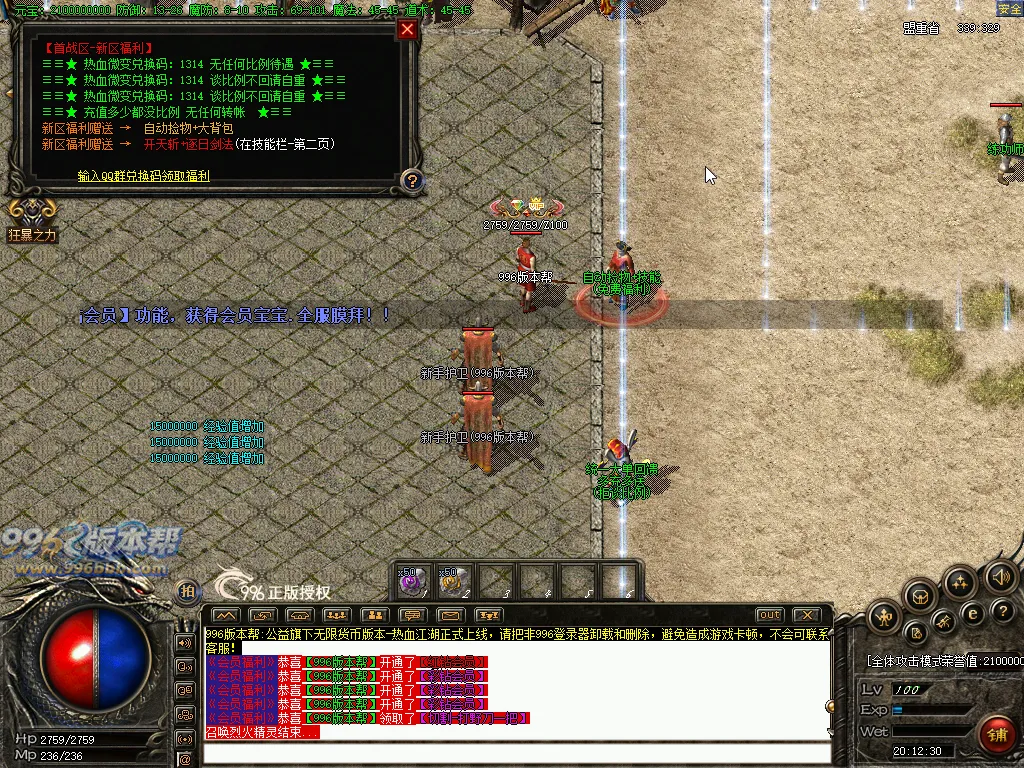
Task: Use the golden potion in belt slot 2
Action: 455,581
